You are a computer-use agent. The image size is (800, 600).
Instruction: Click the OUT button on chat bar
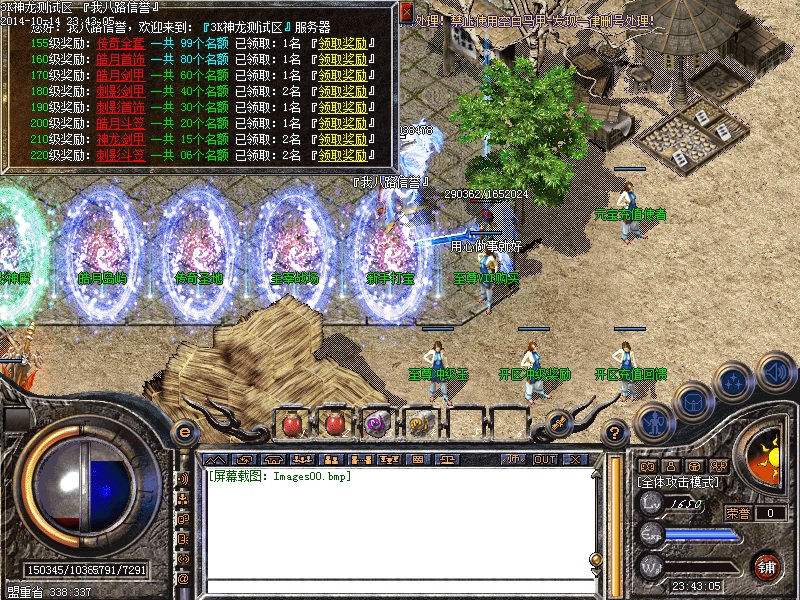(x=544, y=459)
